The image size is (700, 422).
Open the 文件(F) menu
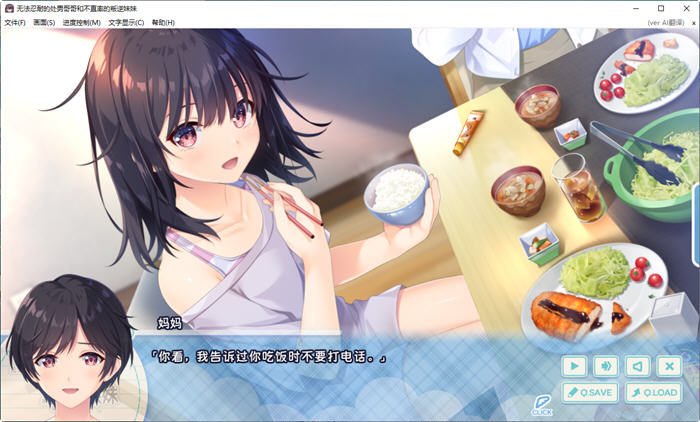tap(14, 22)
